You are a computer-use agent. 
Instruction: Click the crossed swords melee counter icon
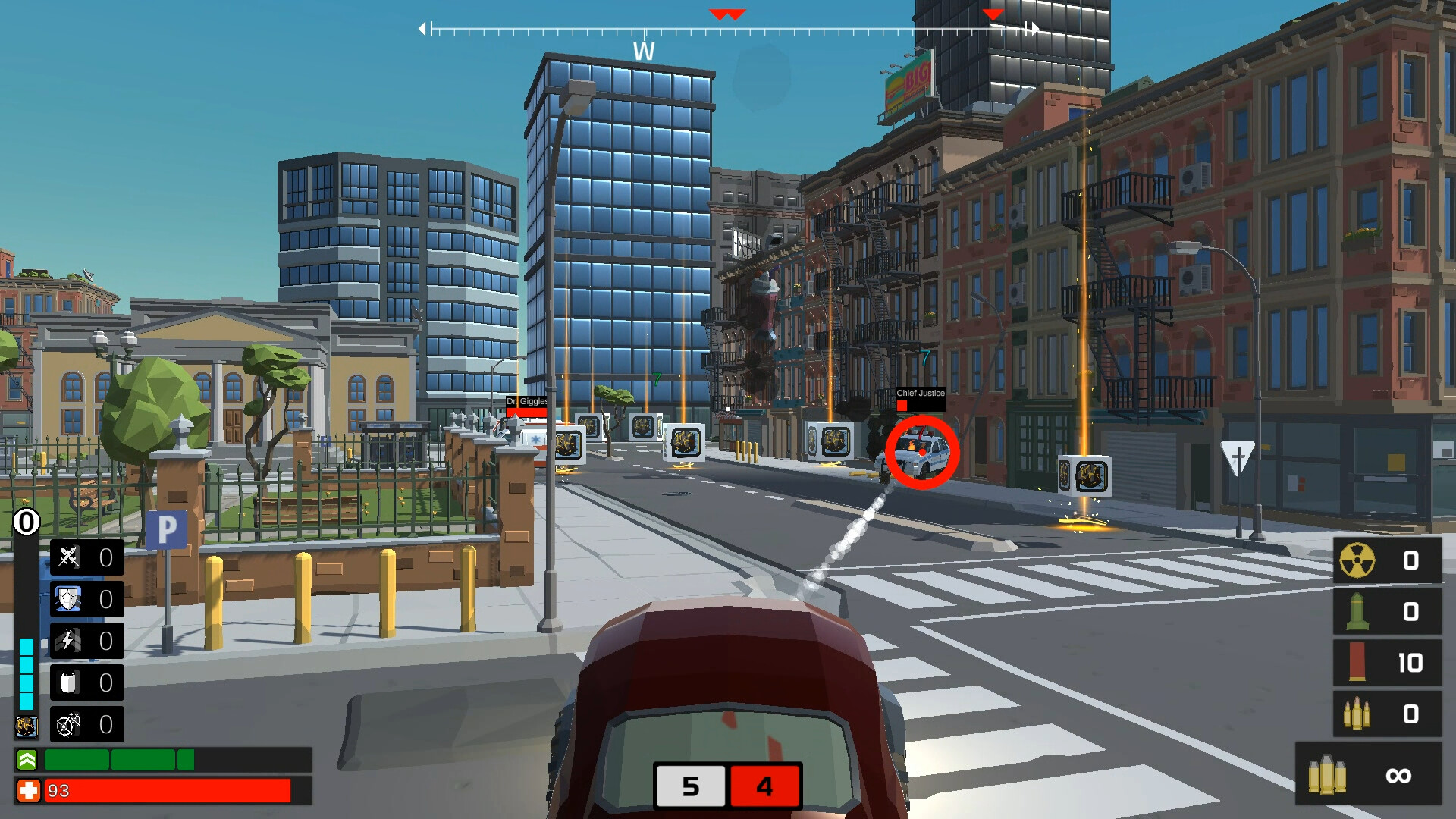pyautogui.click(x=66, y=557)
